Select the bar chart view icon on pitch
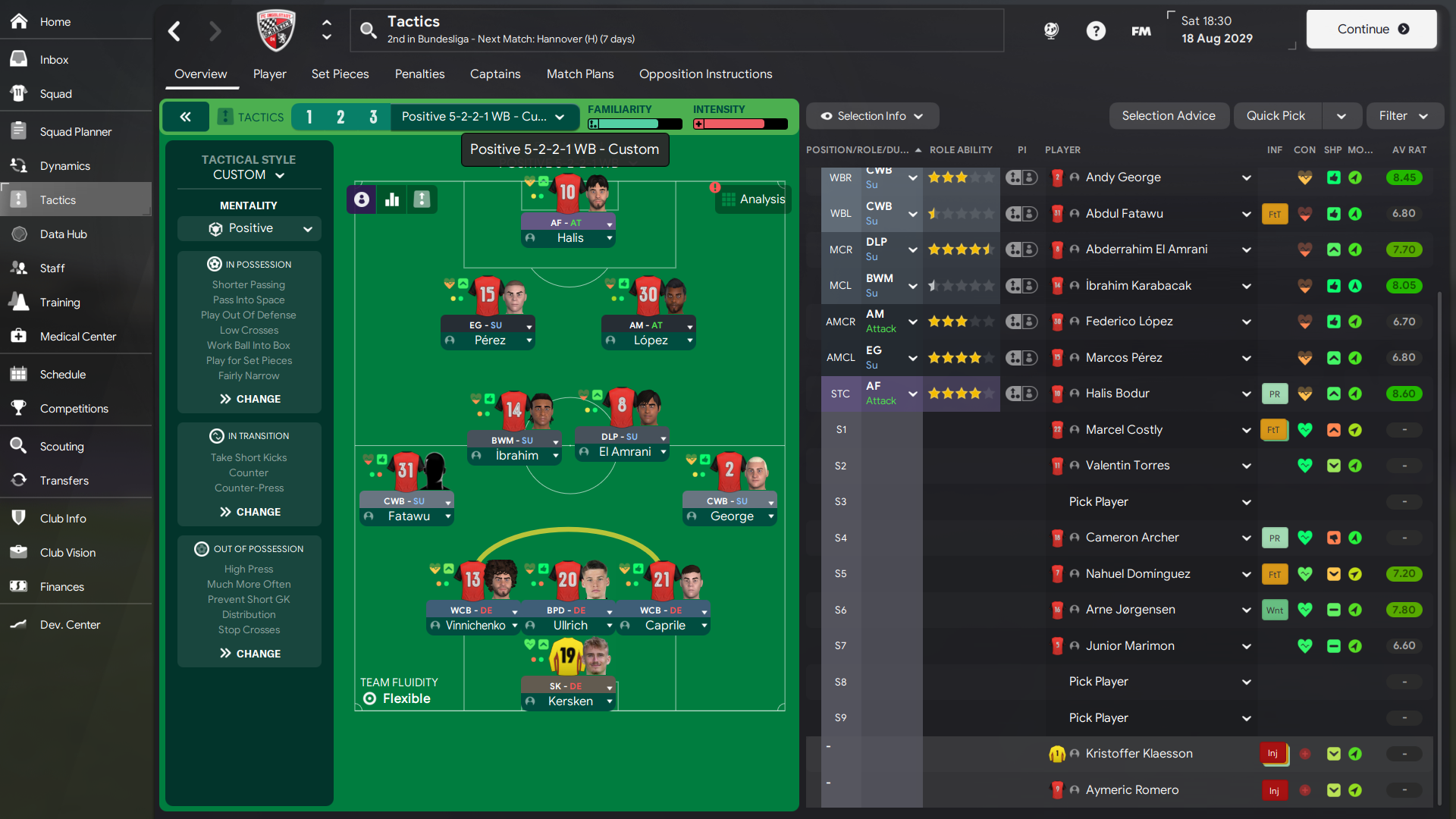 (391, 199)
